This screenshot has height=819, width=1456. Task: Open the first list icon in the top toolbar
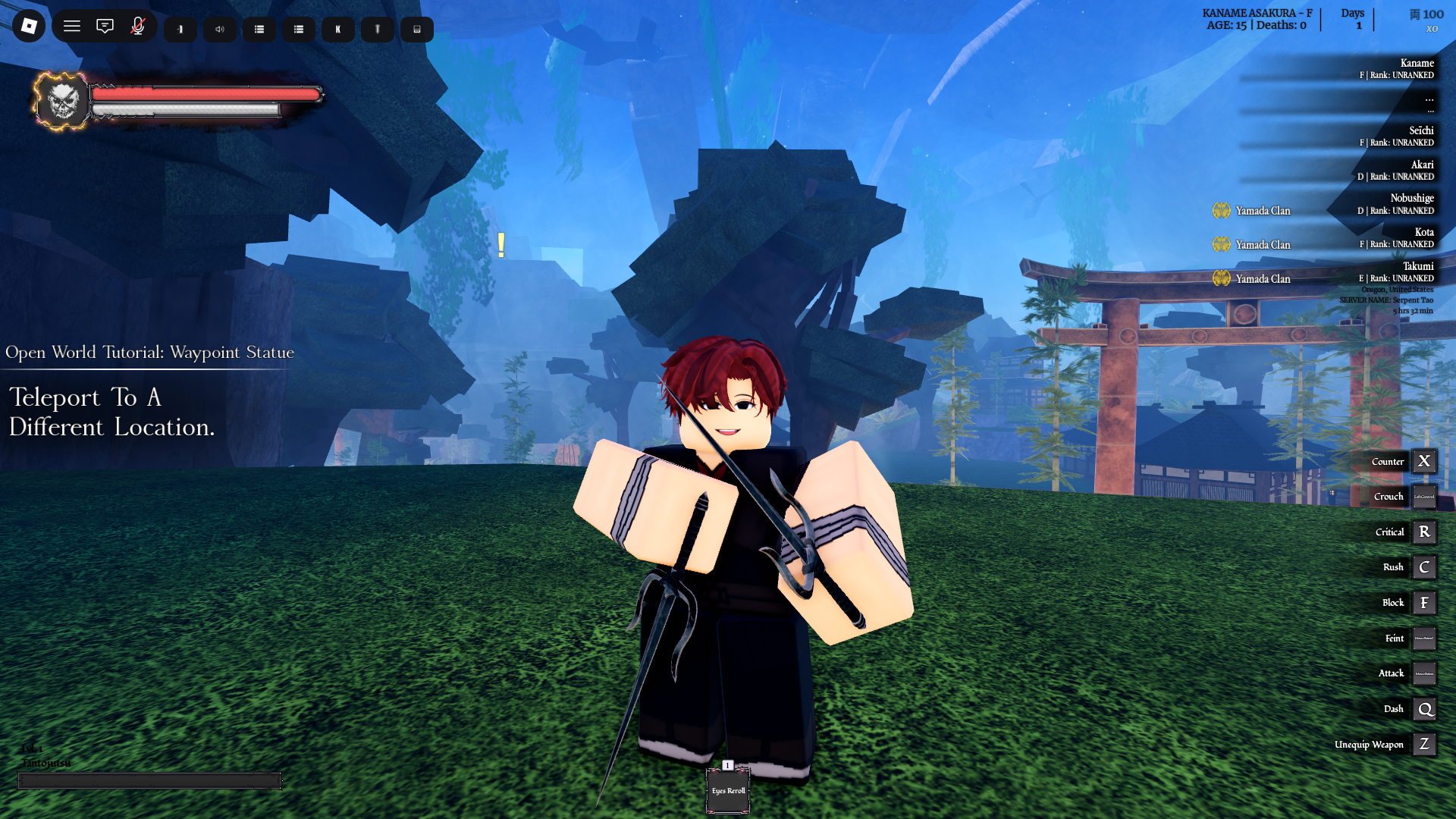coord(259,29)
